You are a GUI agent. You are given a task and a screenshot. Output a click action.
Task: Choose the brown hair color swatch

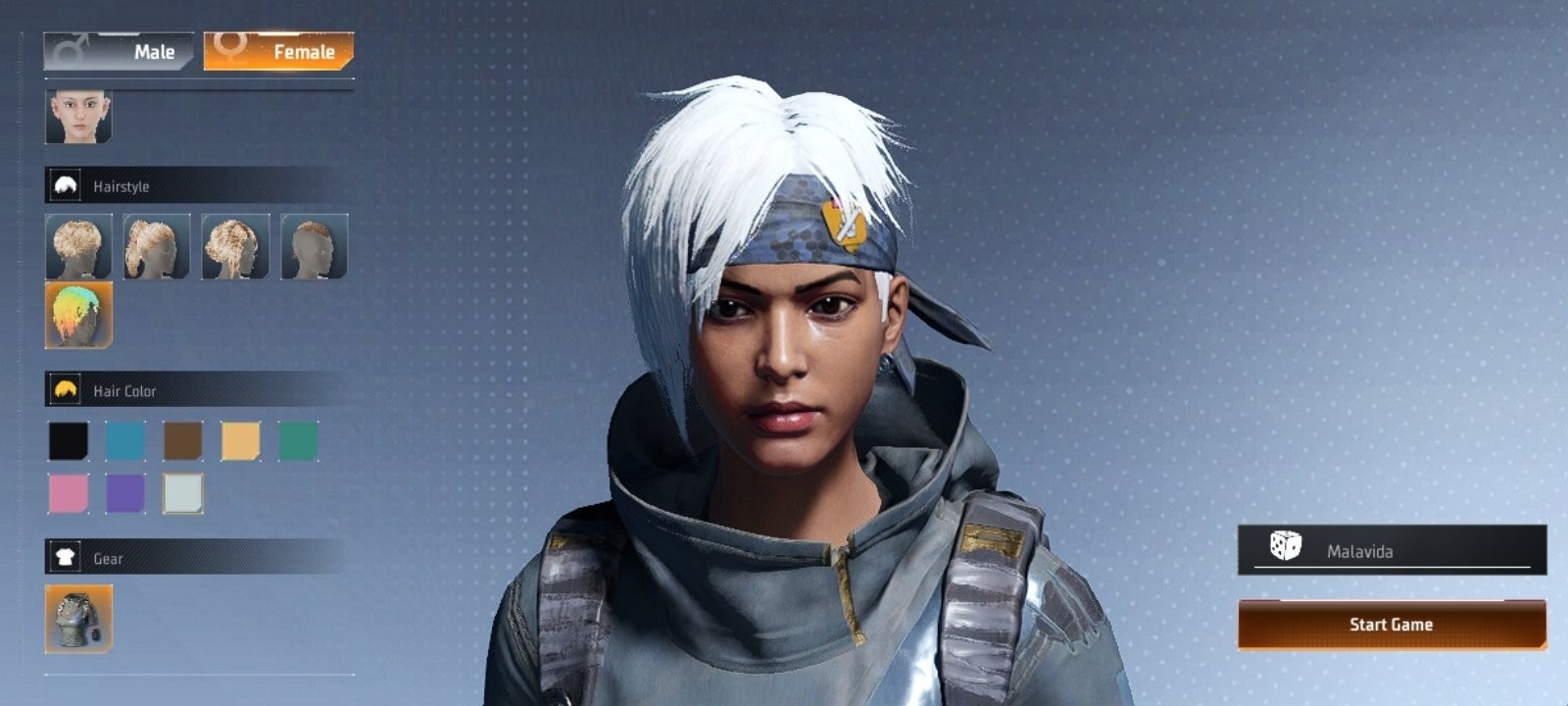pyautogui.click(x=183, y=441)
